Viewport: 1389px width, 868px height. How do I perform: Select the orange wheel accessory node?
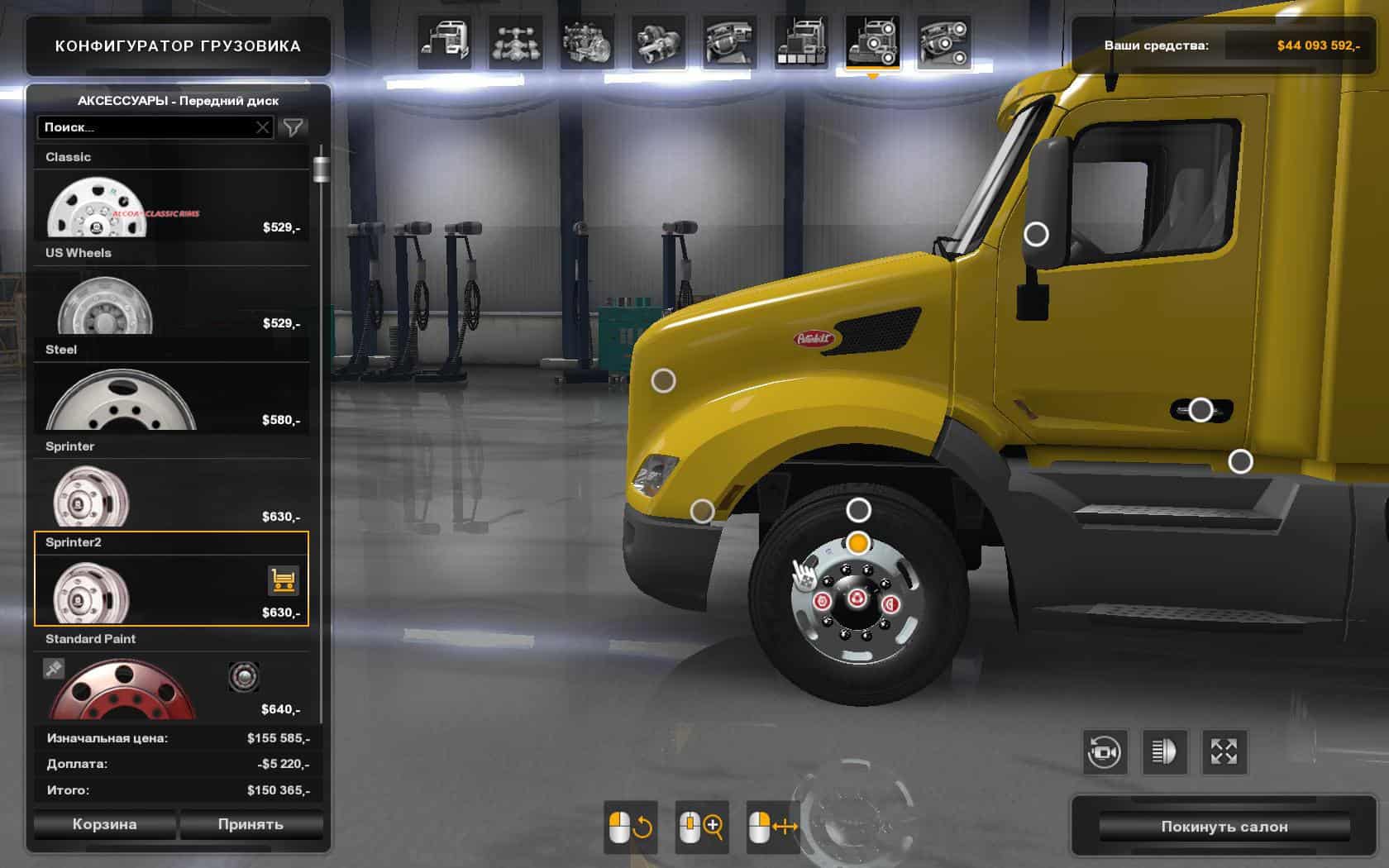coord(858,543)
